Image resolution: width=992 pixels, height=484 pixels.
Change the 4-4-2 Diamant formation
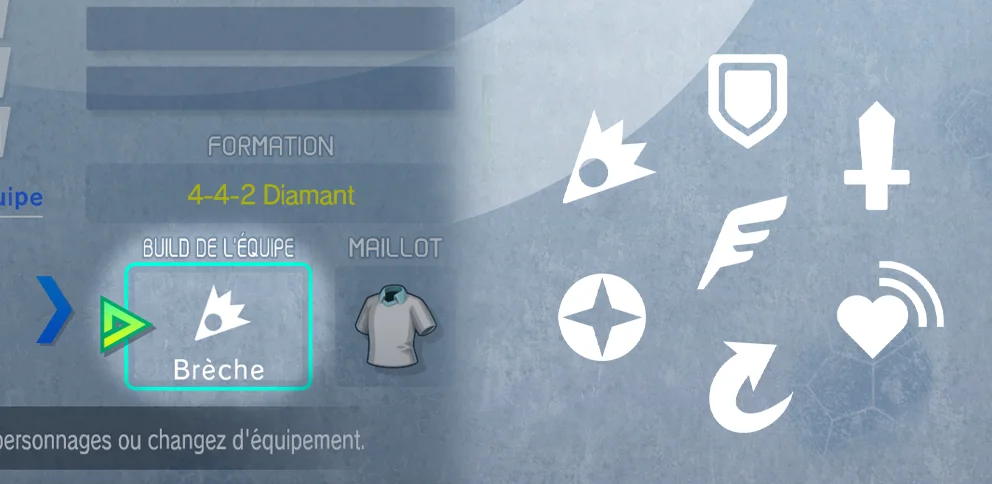(x=270, y=194)
